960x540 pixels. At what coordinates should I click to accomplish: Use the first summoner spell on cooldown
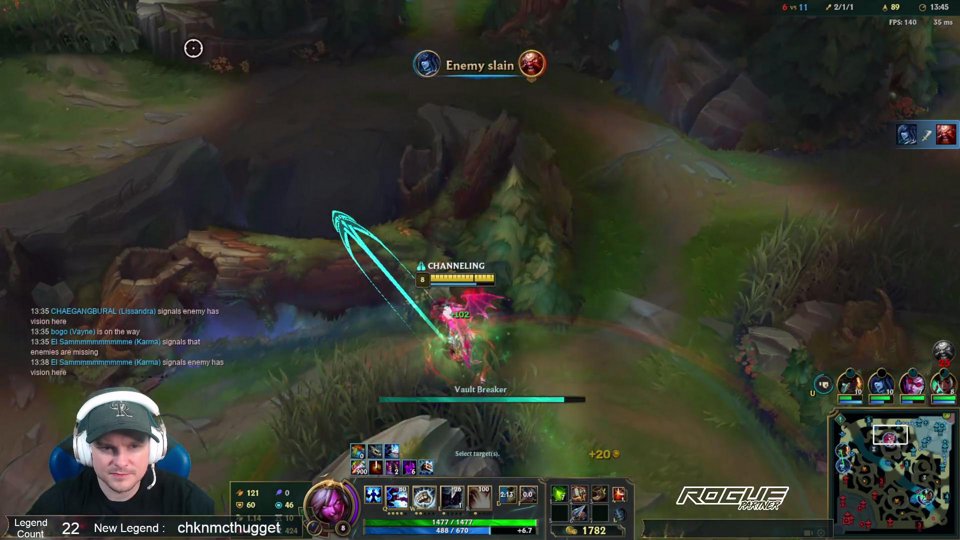(x=508, y=495)
